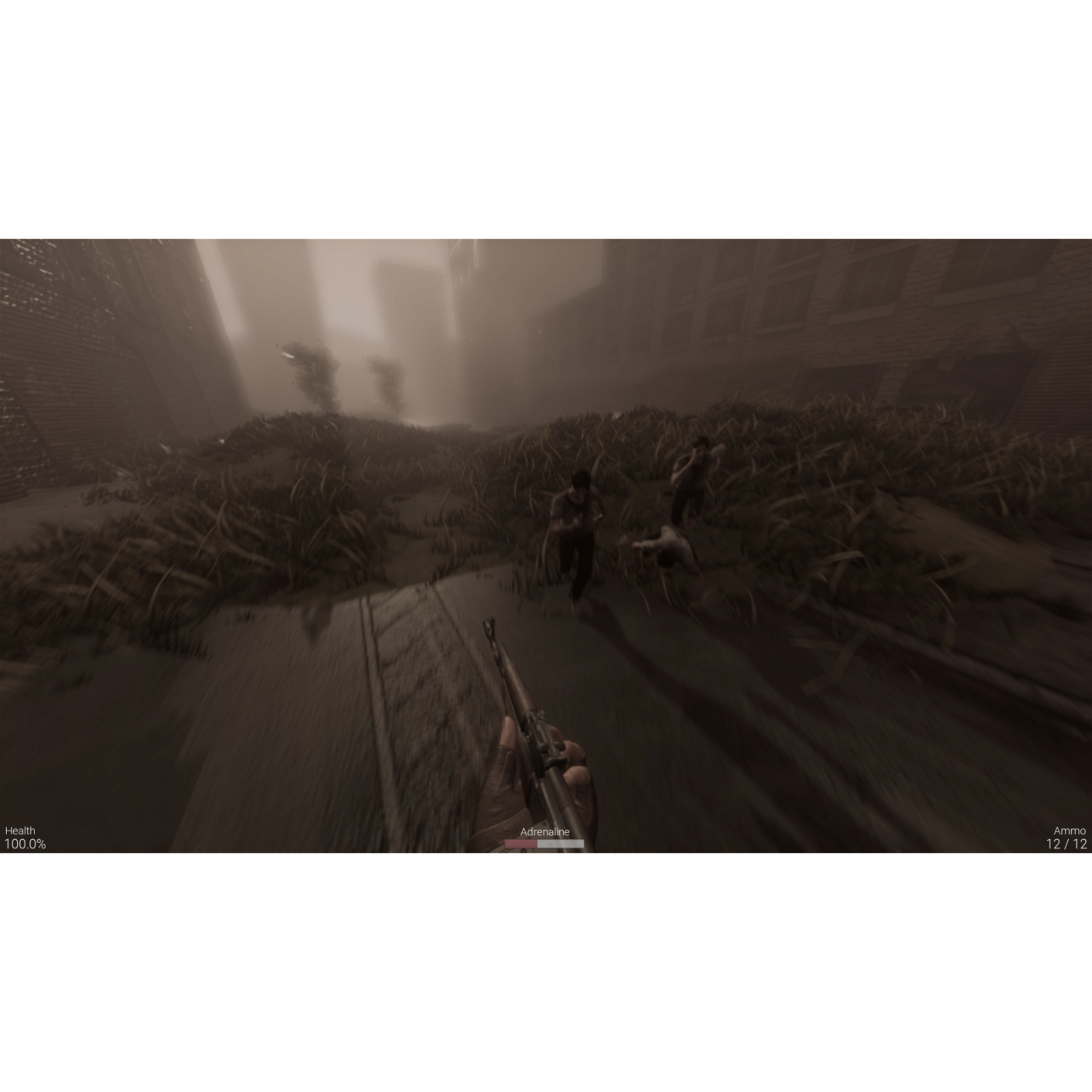Click the Adrenaline label text
This screenshot has width=1092, height=1092.
click(544, 831)
